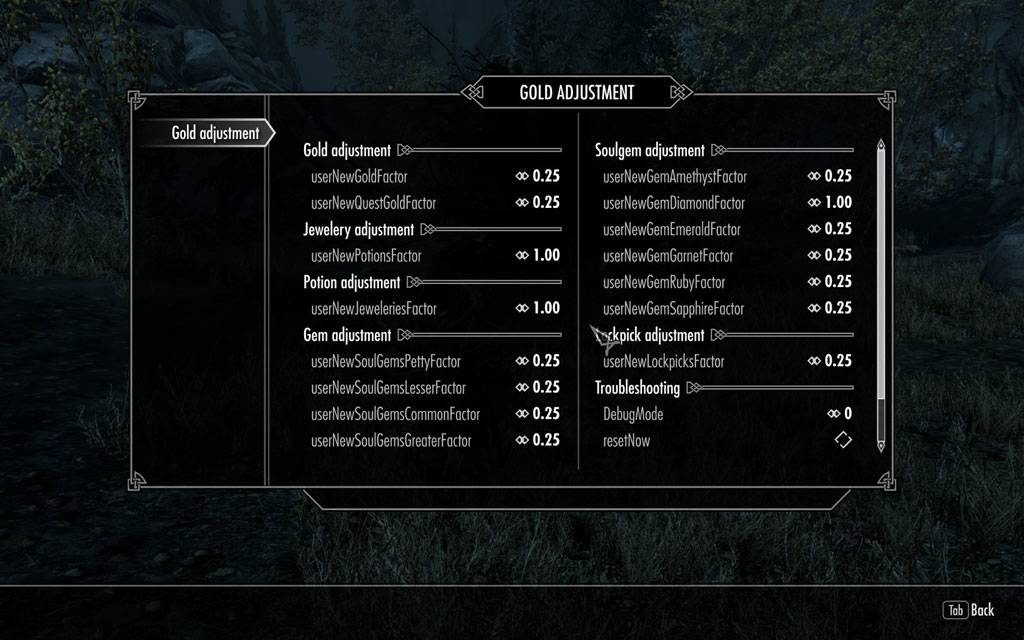Click the options list scrollbar

[881, 295]
